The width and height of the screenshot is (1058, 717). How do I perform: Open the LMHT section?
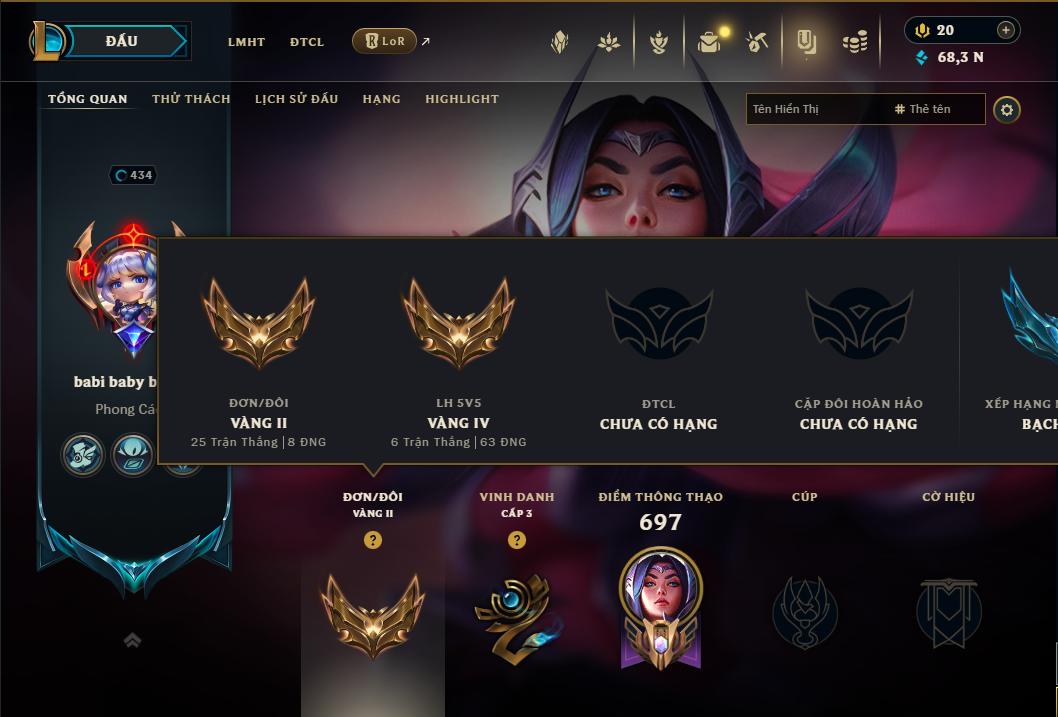coord(246,42)
